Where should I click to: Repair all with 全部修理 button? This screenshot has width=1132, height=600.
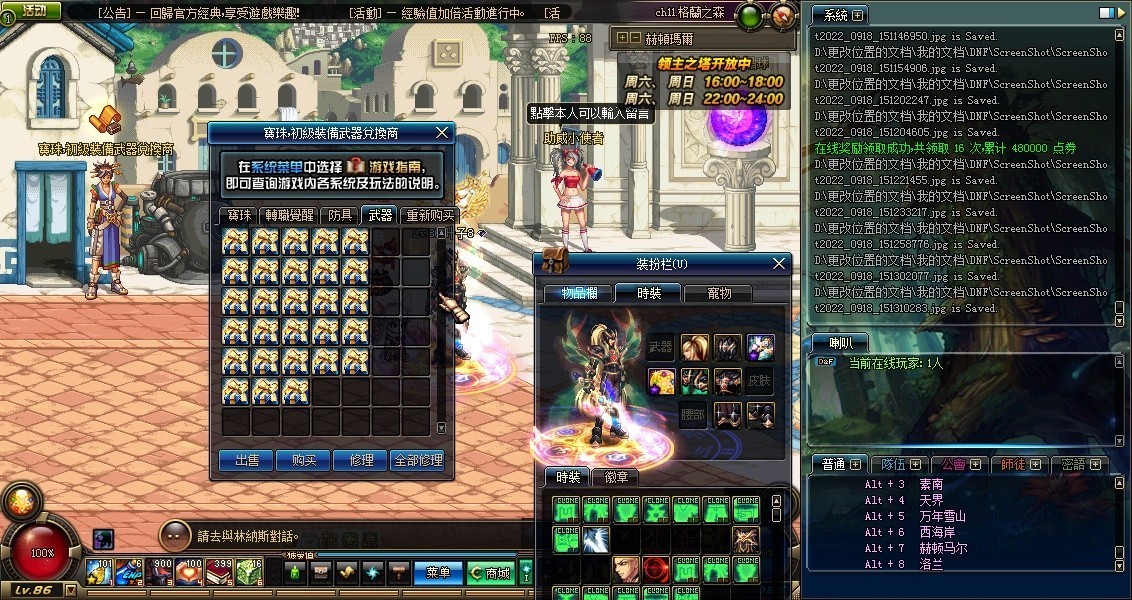point(418,460)
